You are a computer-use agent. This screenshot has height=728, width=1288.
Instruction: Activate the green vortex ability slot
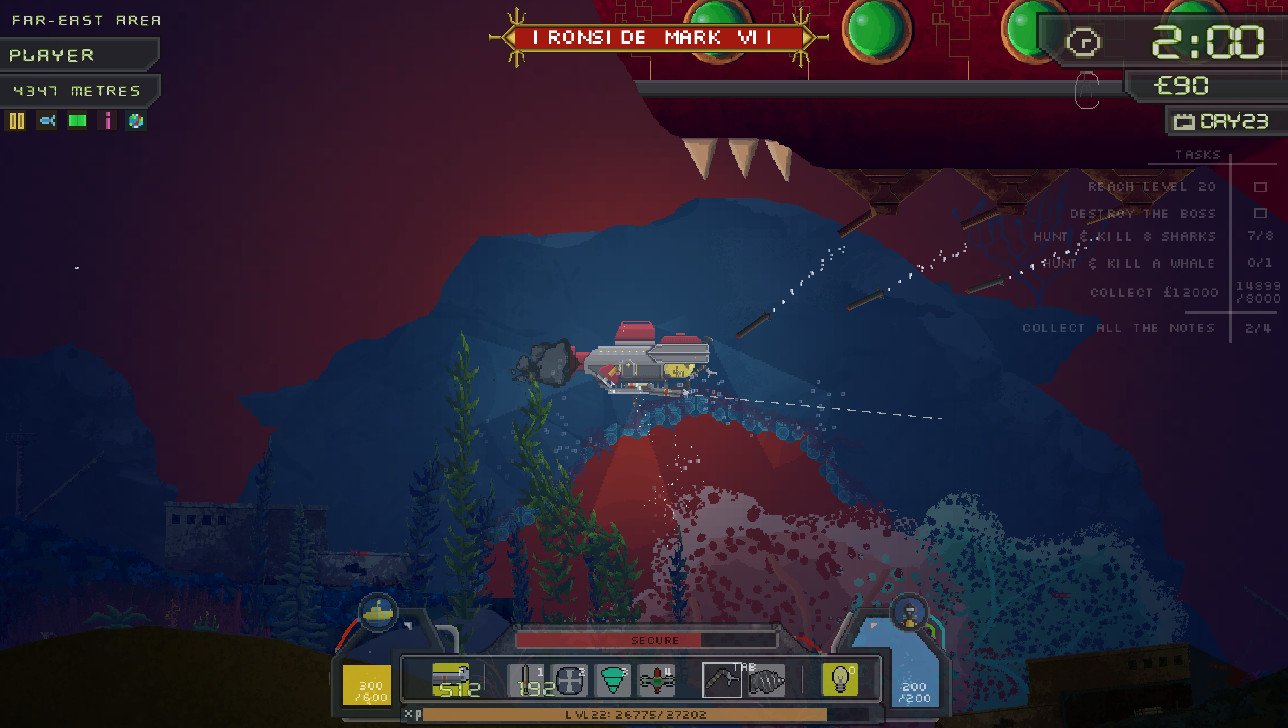click(x=613, y=679)
